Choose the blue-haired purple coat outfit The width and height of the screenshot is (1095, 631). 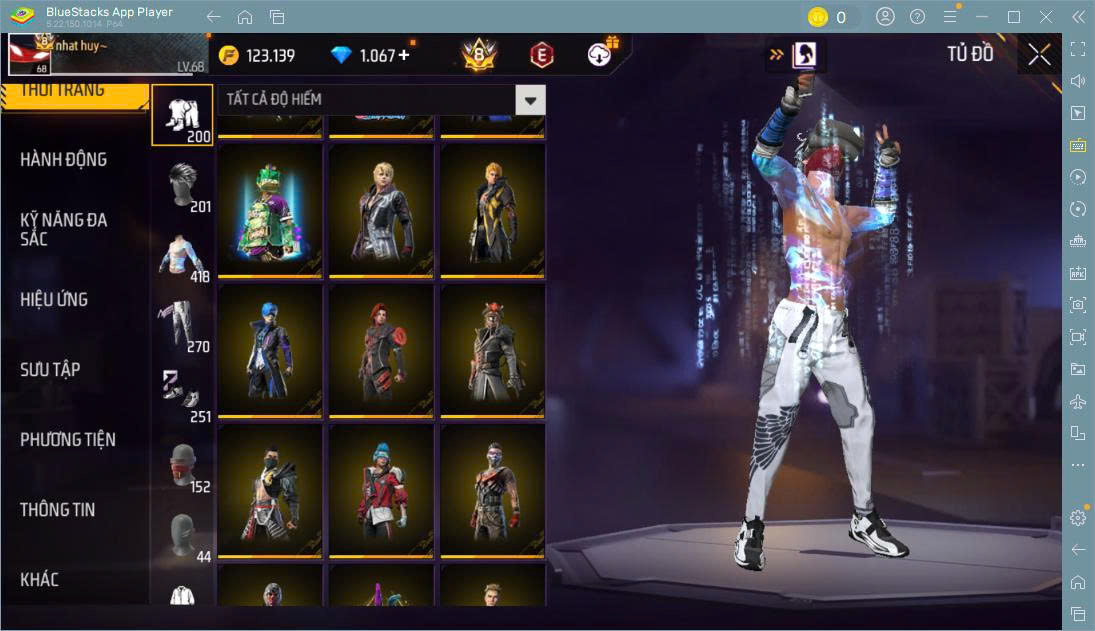(x=270, y=350)
